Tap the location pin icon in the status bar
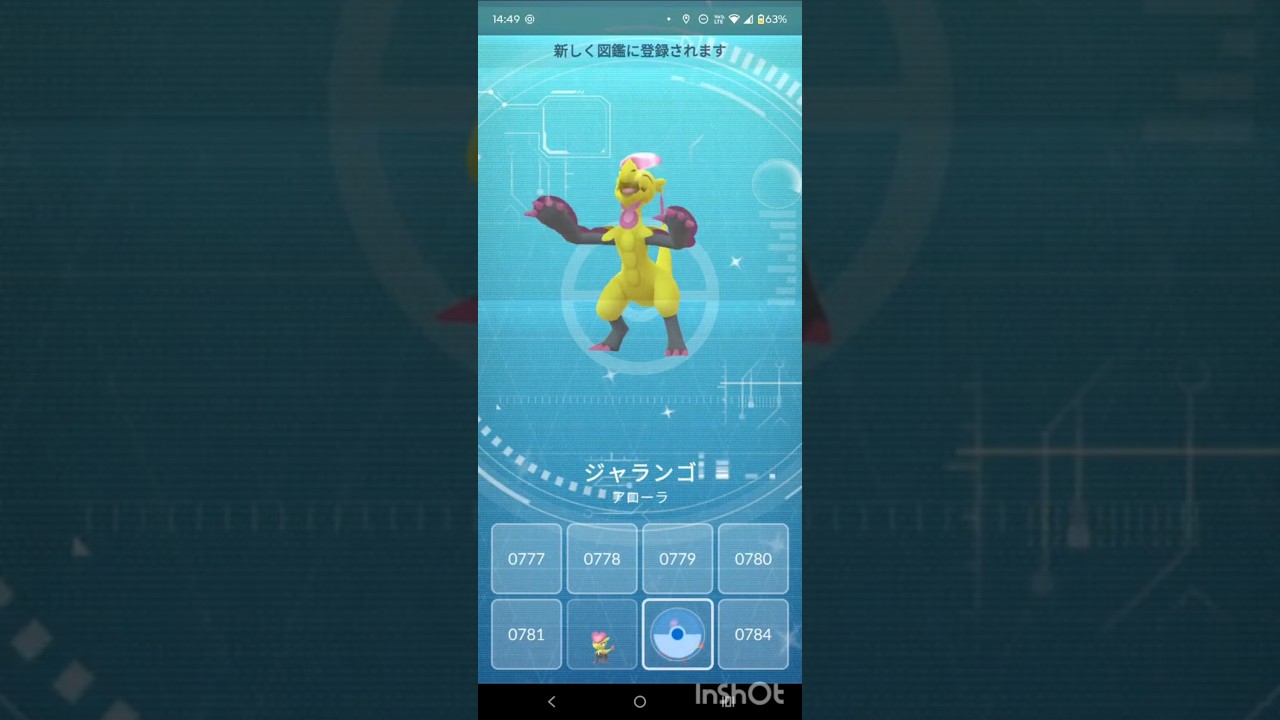 [x=686, y=19]
